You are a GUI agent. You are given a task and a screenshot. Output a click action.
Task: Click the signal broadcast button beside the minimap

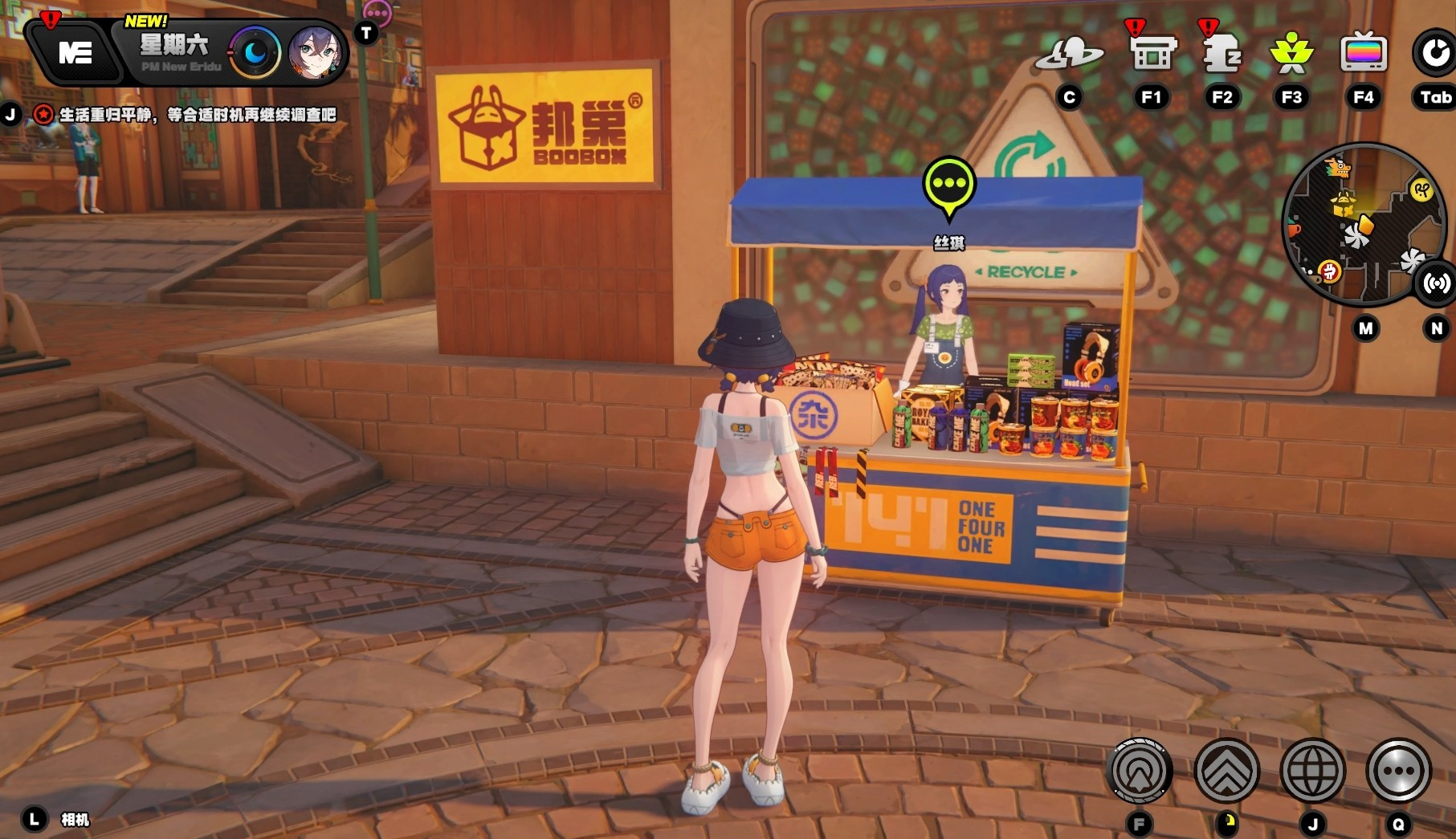(1436, 283)
